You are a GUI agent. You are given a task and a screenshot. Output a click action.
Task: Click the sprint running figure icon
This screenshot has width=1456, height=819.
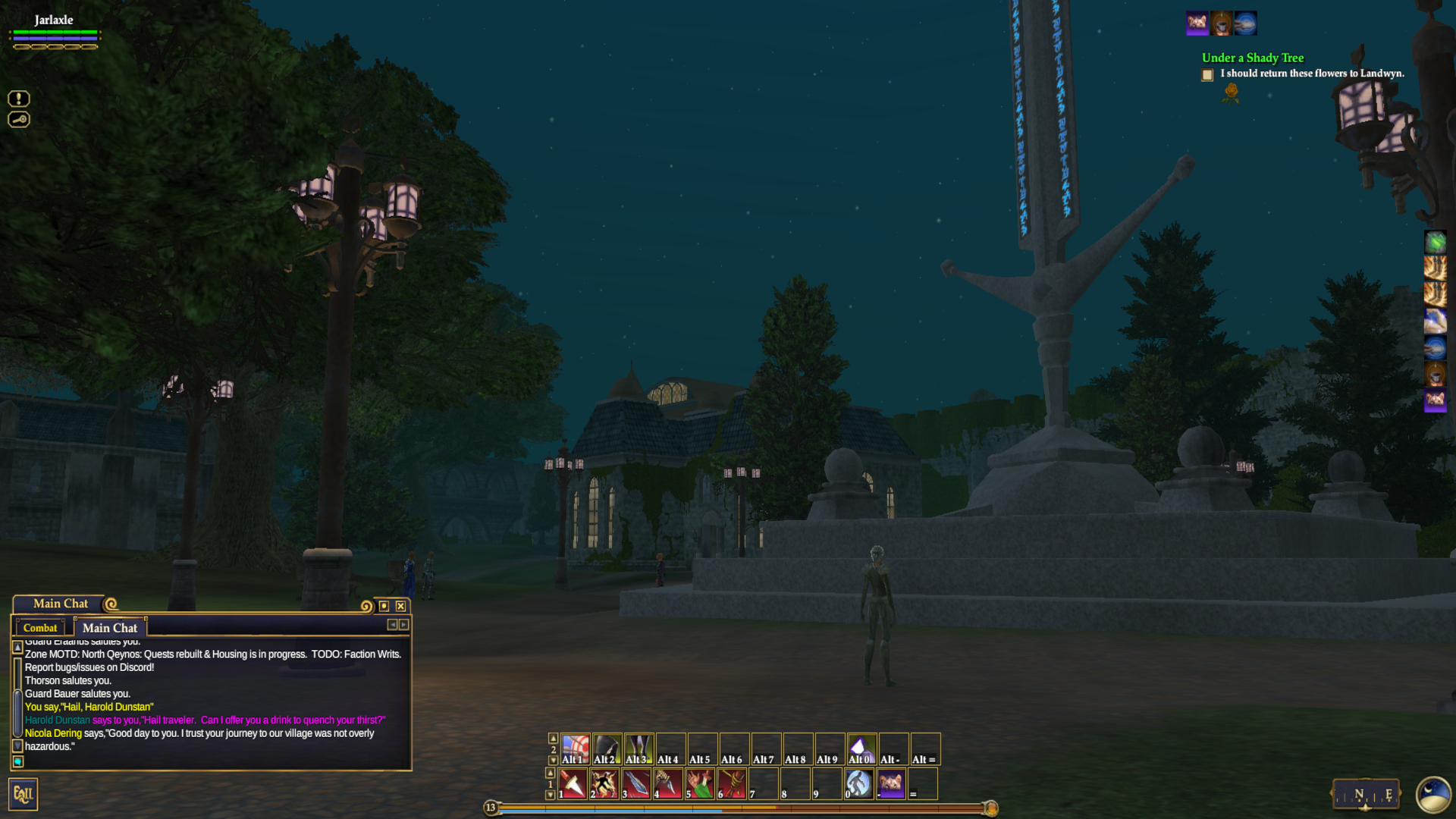click(x=859, y=783)
